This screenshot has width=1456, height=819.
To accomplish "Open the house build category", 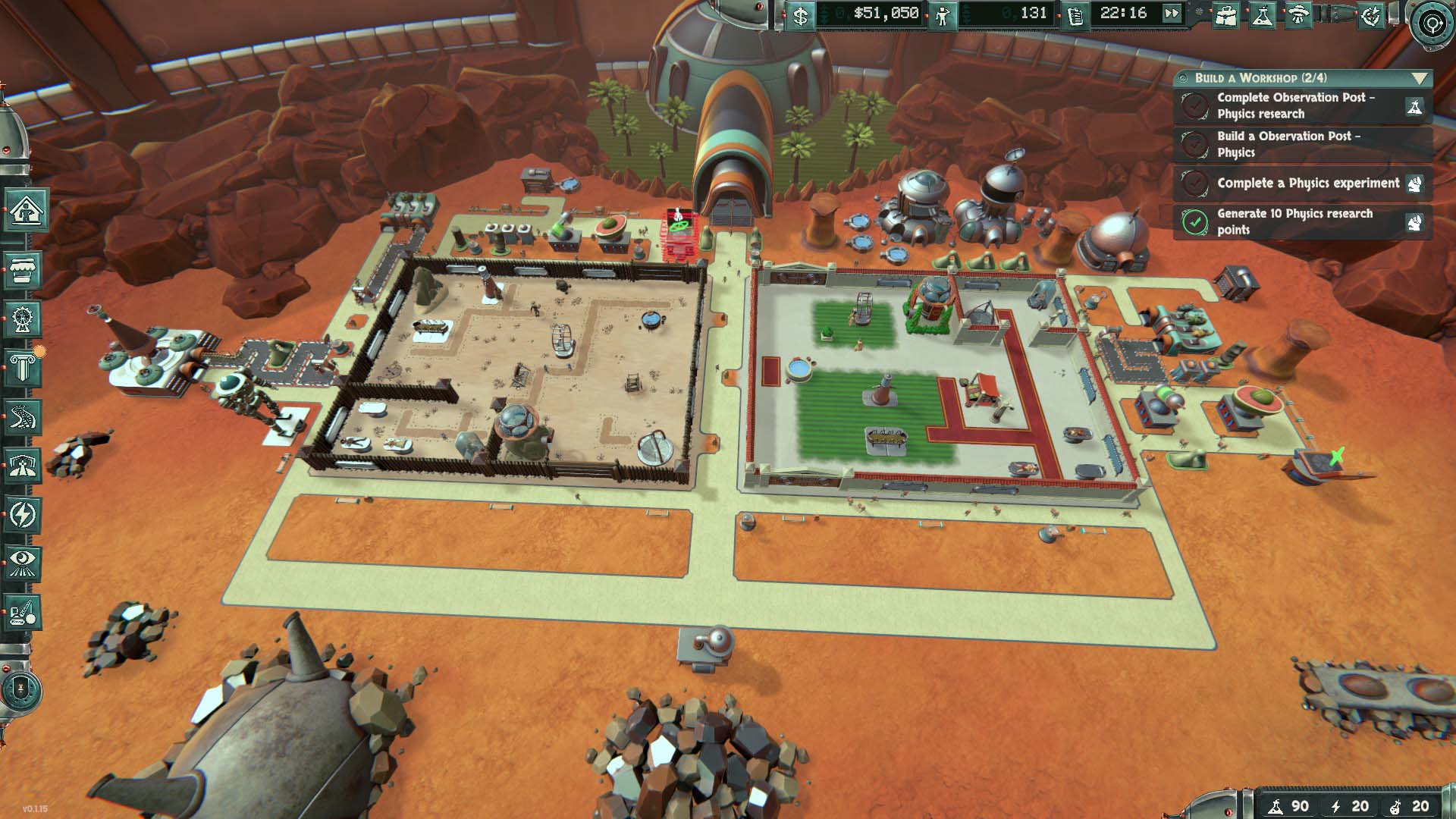I will (x=23, y=210).
